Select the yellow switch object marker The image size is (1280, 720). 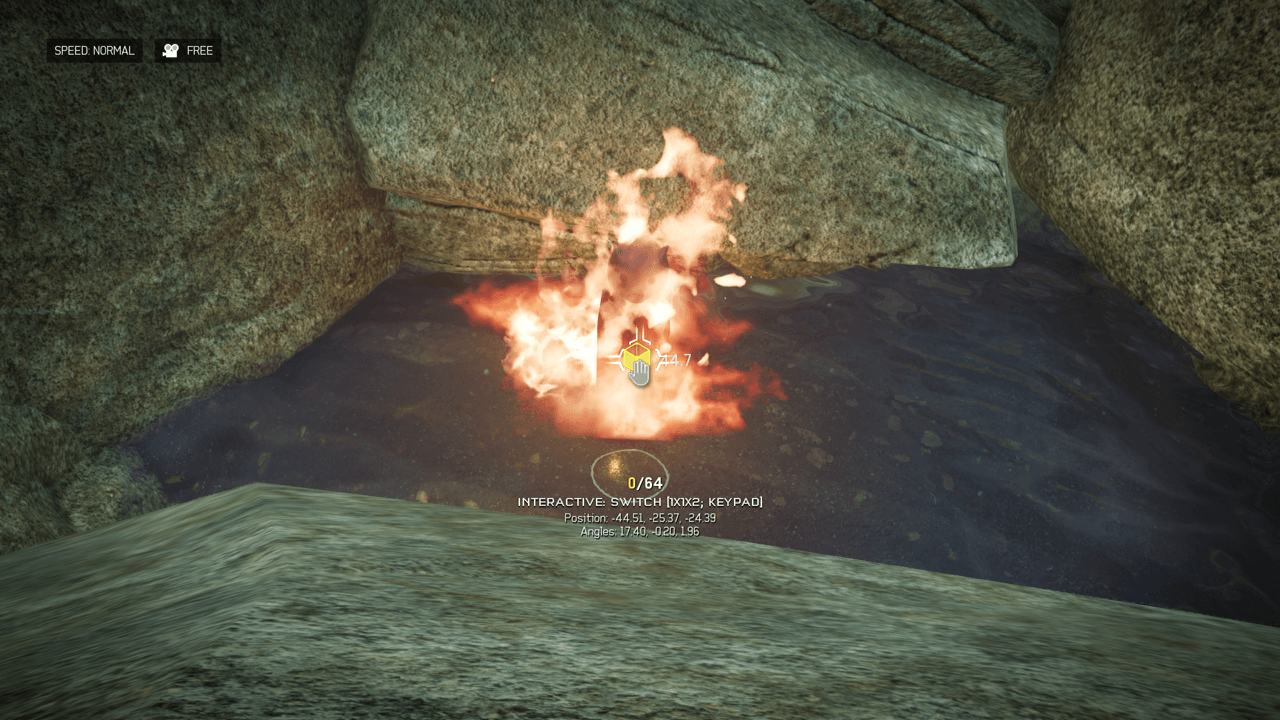point(634,358)
